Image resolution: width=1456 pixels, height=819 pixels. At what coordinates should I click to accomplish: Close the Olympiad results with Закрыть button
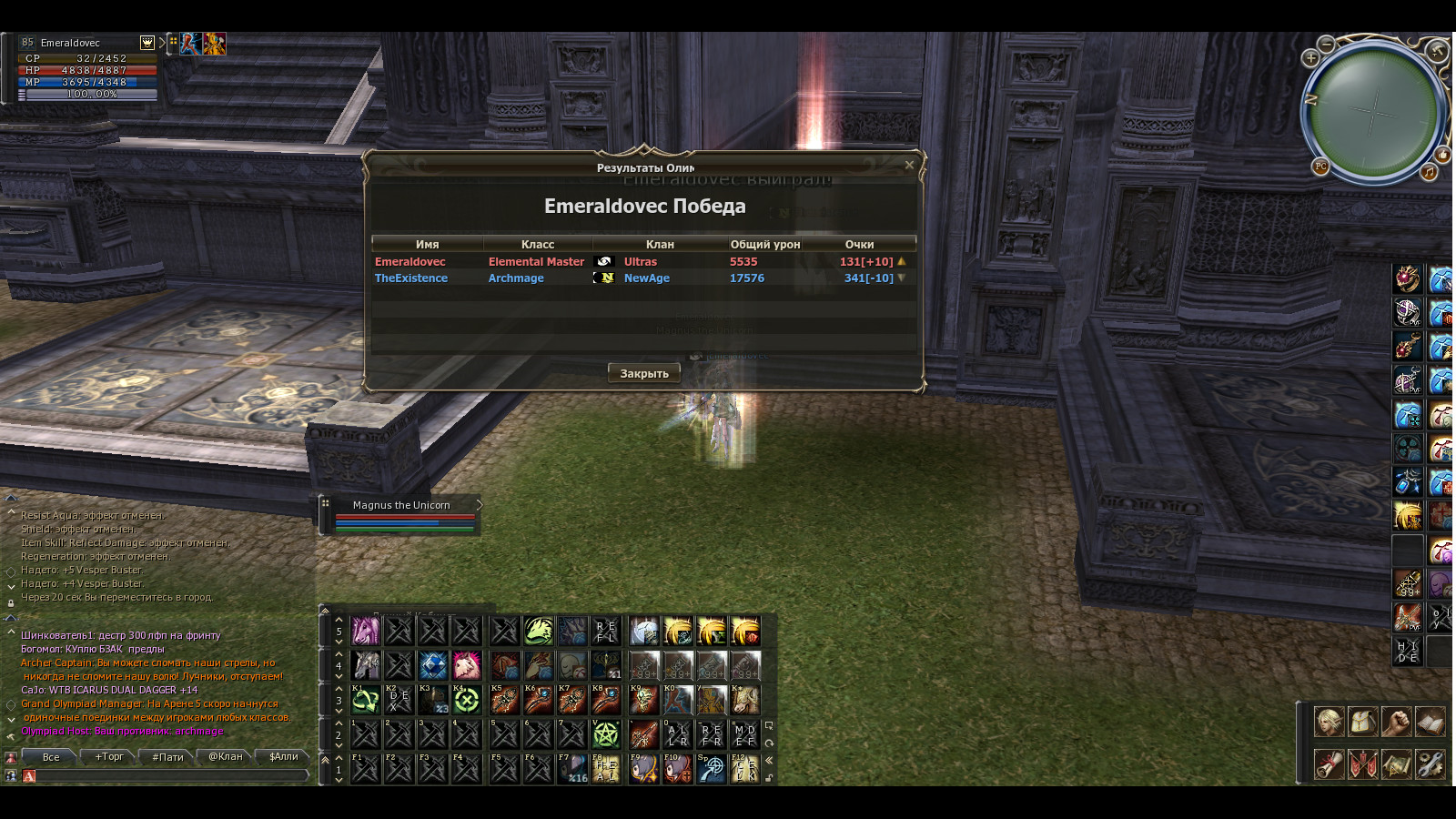644,373
